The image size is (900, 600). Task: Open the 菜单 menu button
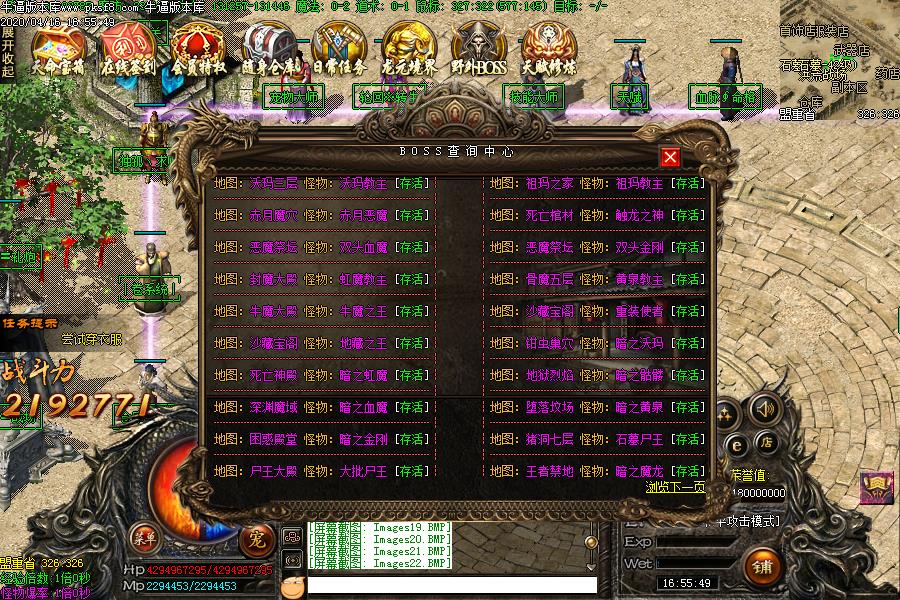click(x=145, y=538)
